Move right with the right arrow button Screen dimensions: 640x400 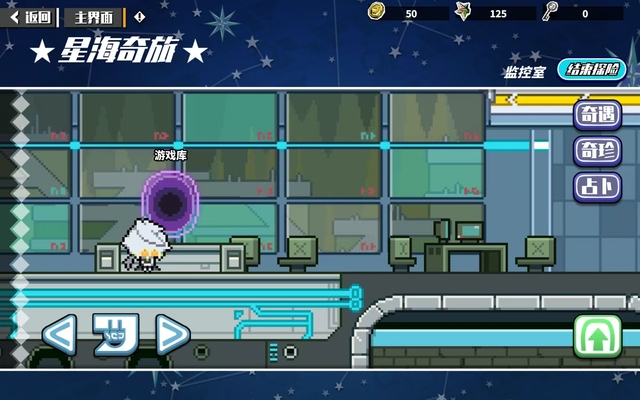[x=172, y=335]
